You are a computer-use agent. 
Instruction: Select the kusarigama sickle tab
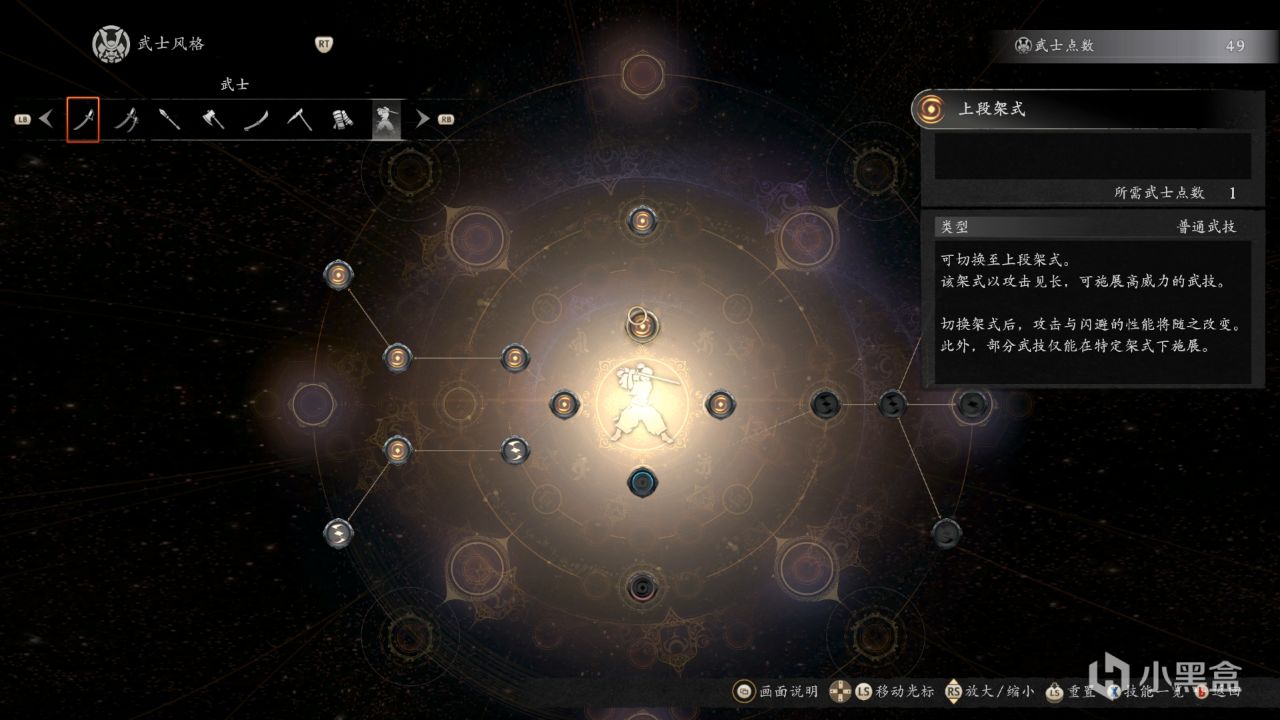(299, 120)
